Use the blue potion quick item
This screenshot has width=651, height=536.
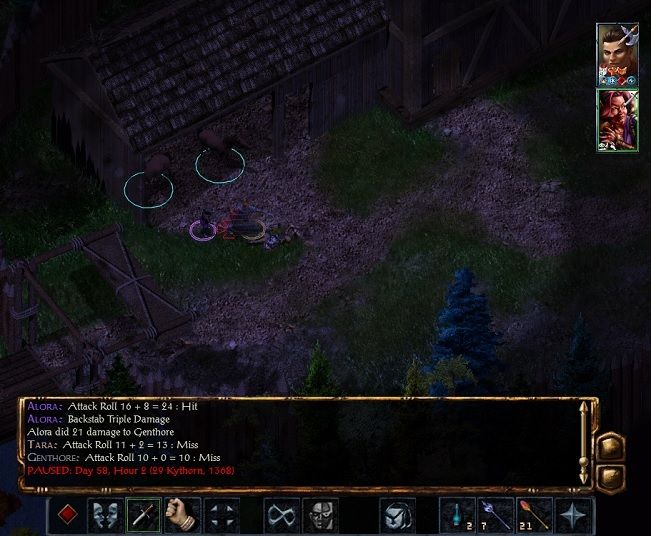(458, 516)
